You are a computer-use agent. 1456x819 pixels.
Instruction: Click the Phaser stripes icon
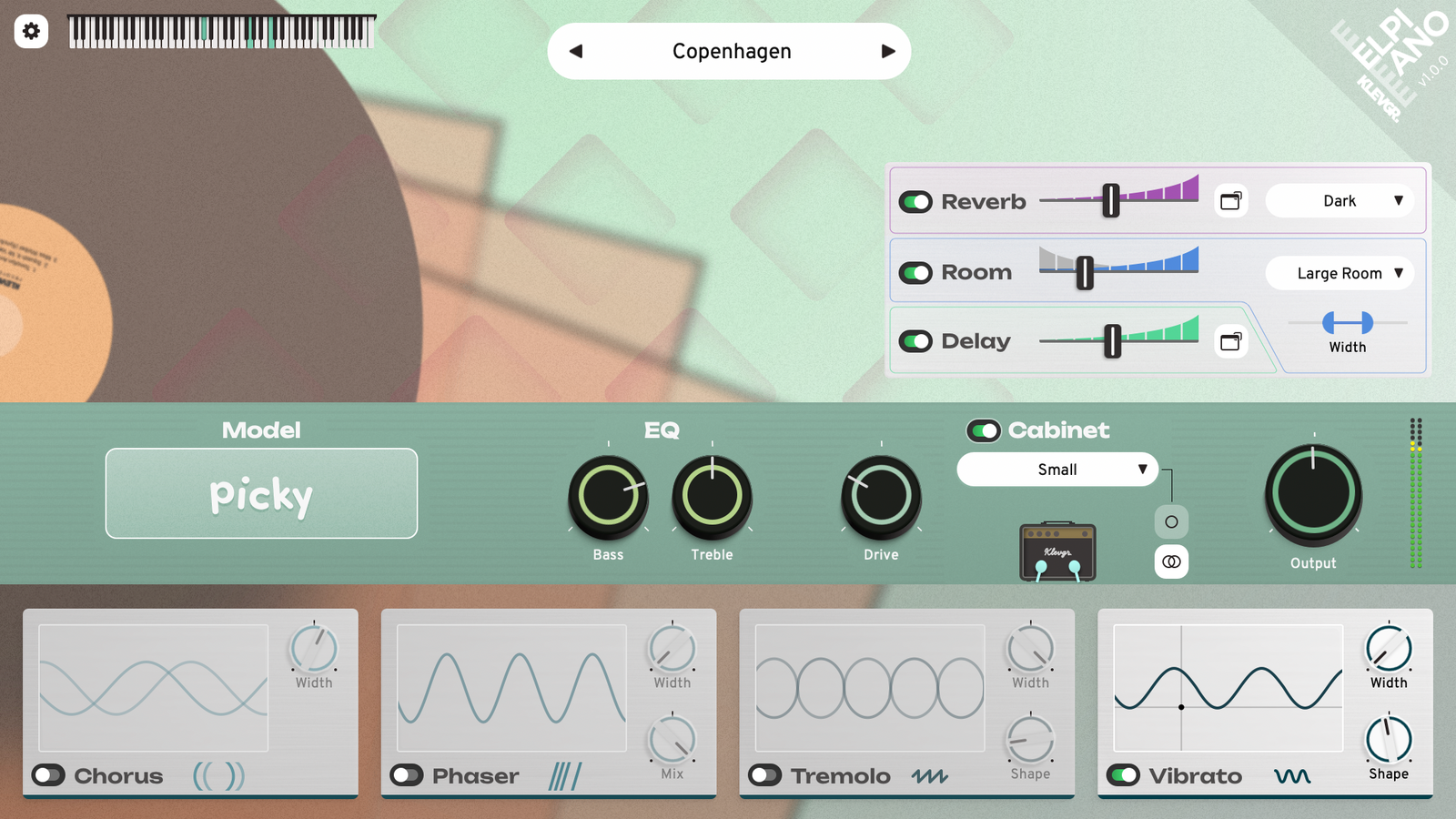tap(565, 776)
